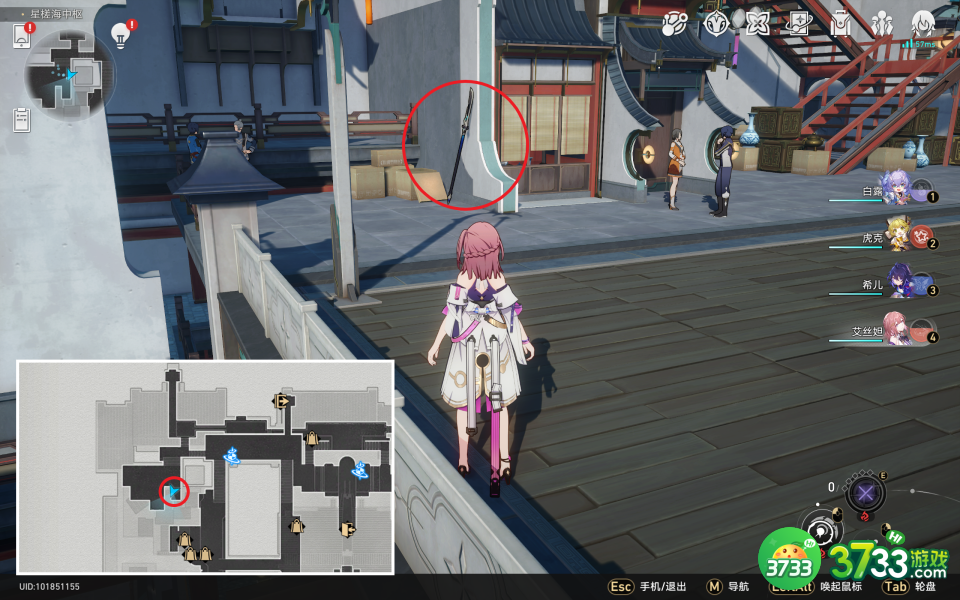
Task: Open the four-petal flower icon
Action: click(757, 23)
